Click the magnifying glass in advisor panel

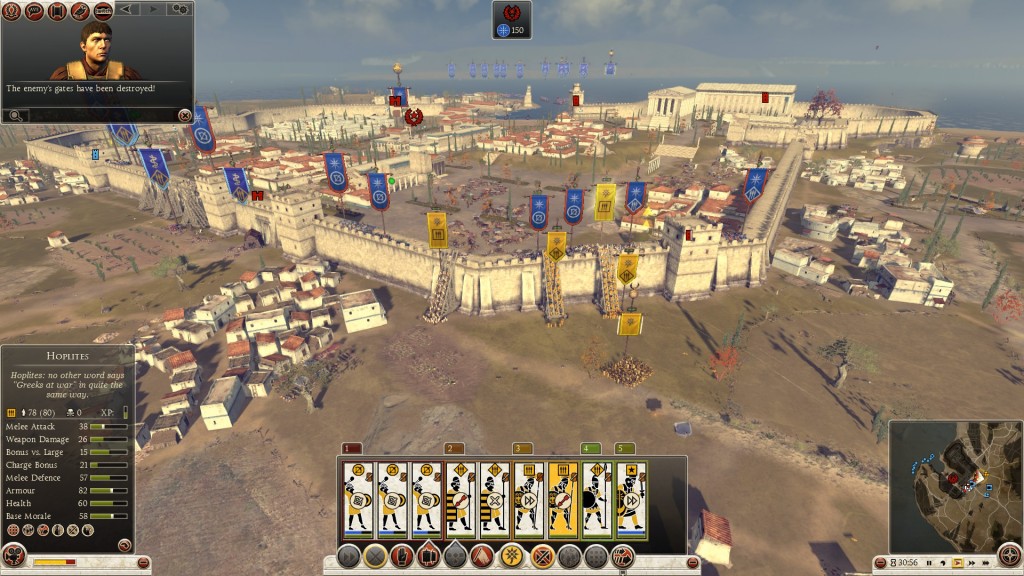pos(13,115)
